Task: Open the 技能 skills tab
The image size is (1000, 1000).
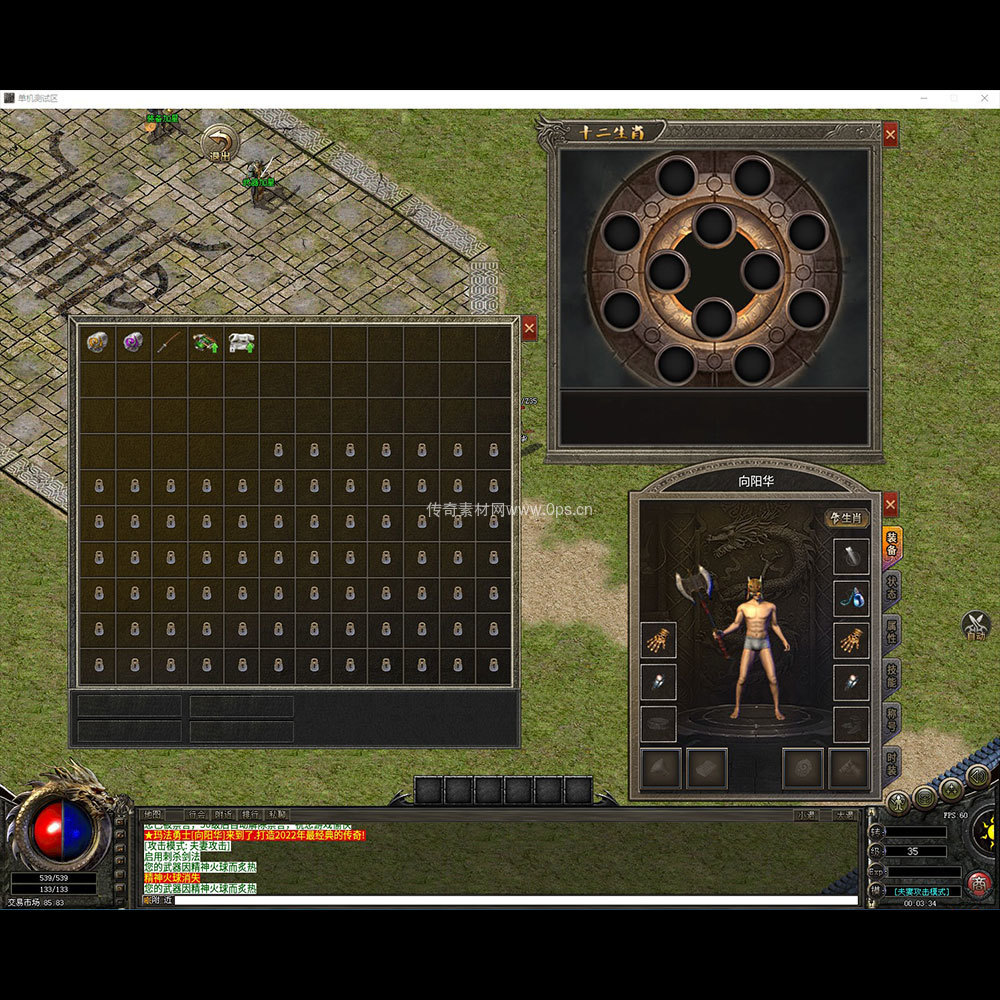Action: [x=891, y=676]
